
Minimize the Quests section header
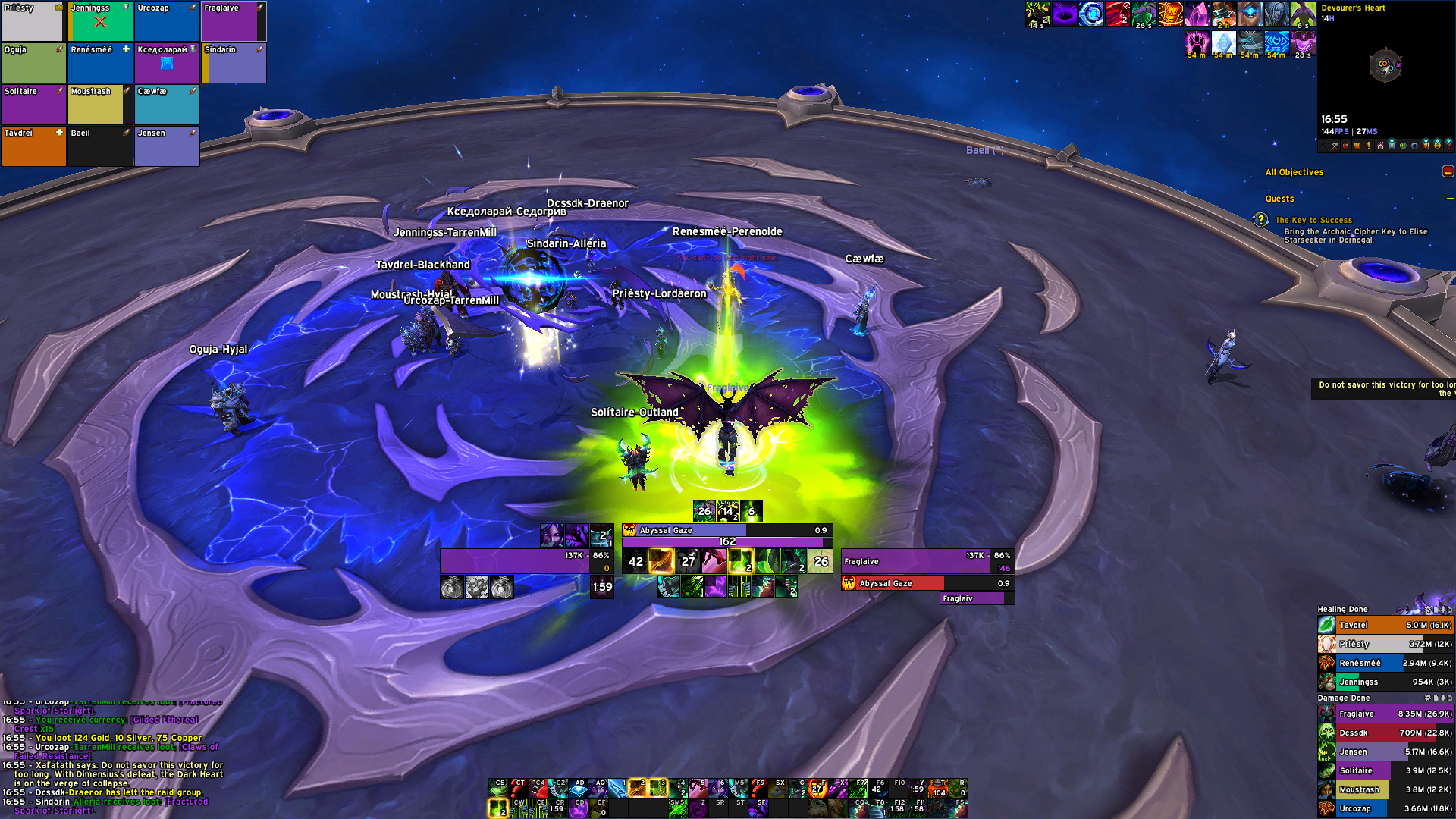click(1450, 199)
